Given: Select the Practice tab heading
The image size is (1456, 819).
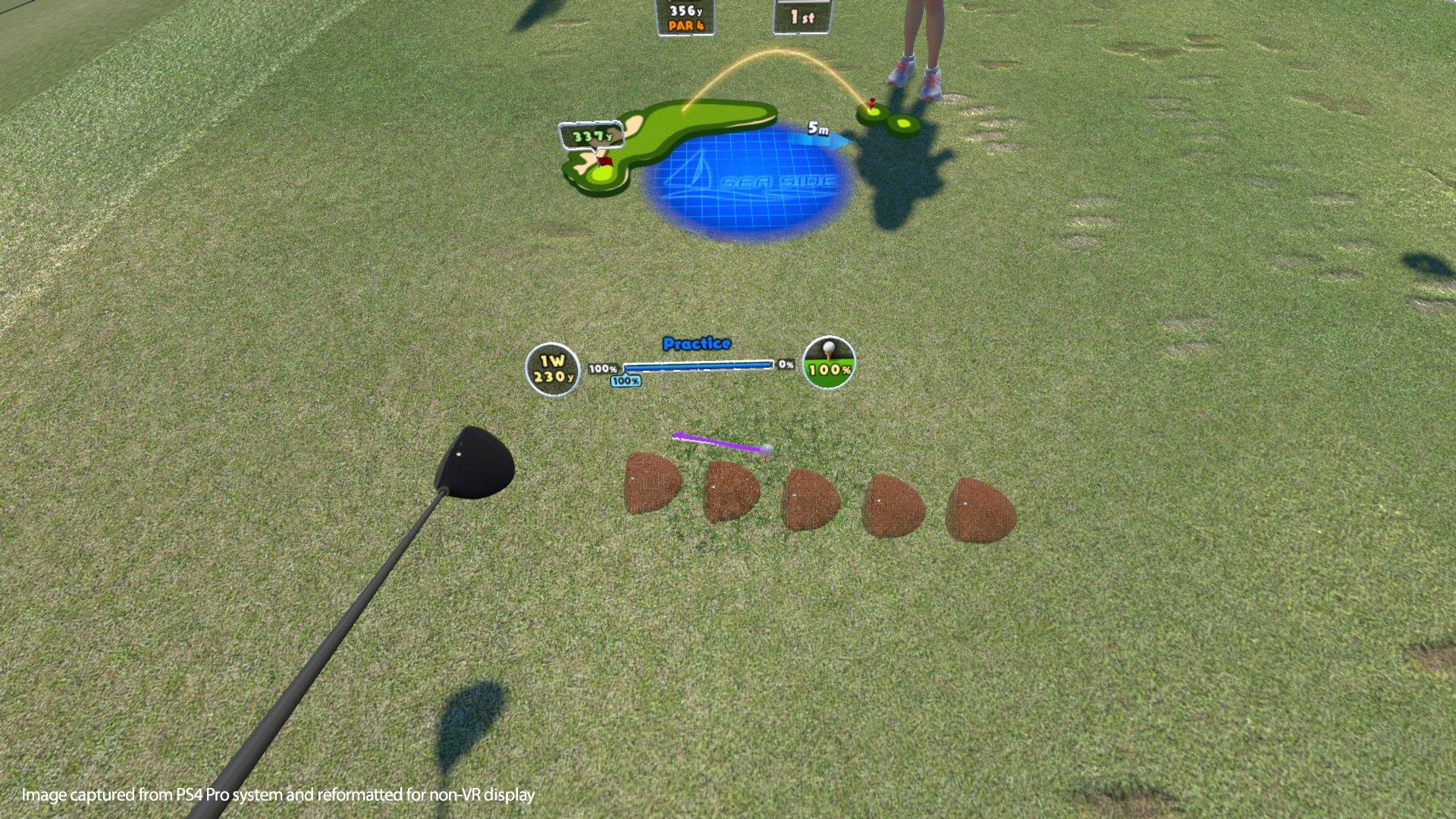Looking at the screenshot, I should pyautogui.click(x=695, y=344).
